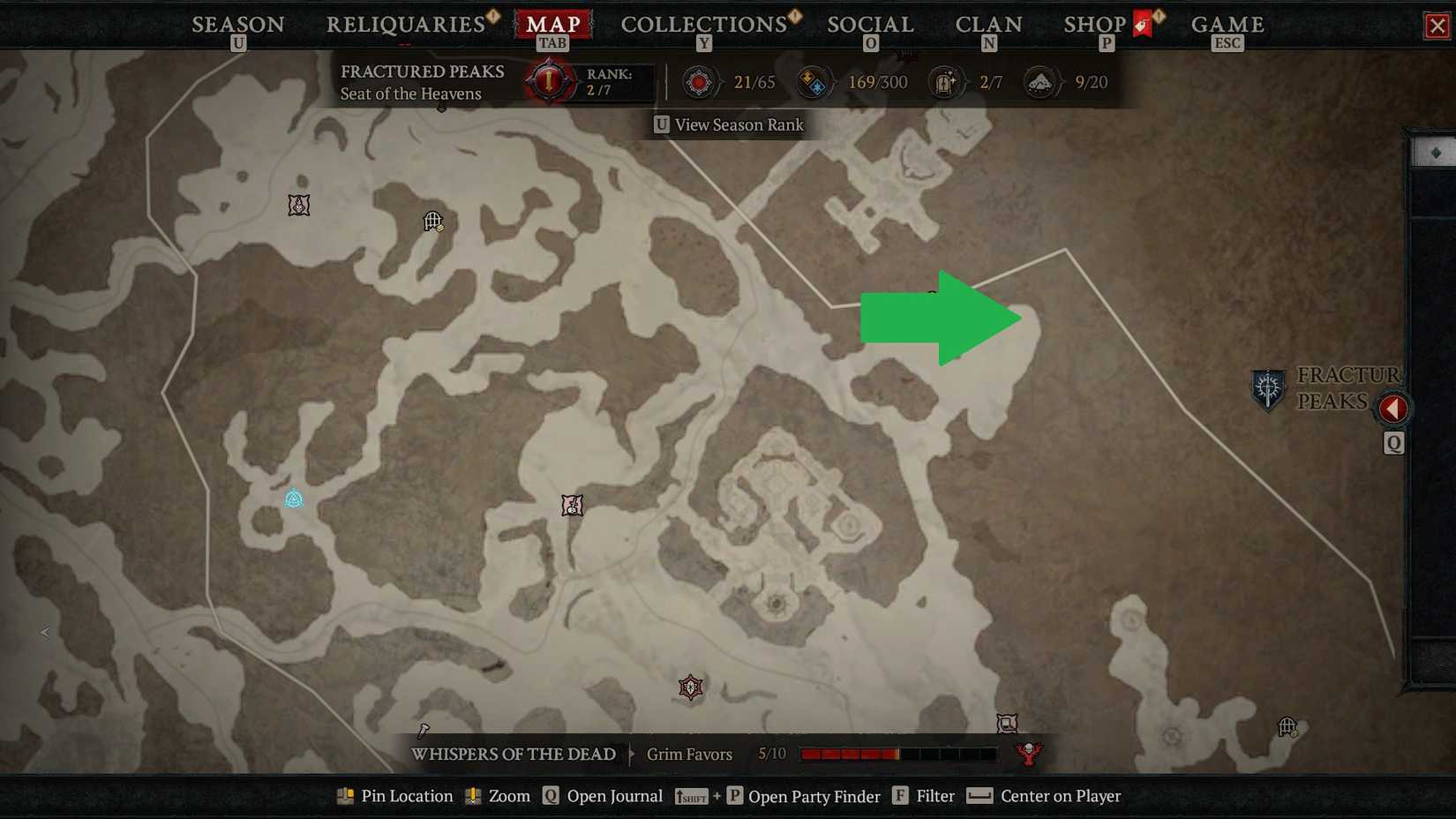This screenshot has width=1456, height=819.
Task: Open the Q journal panel on the right
Action: [x=1393, y=444]
